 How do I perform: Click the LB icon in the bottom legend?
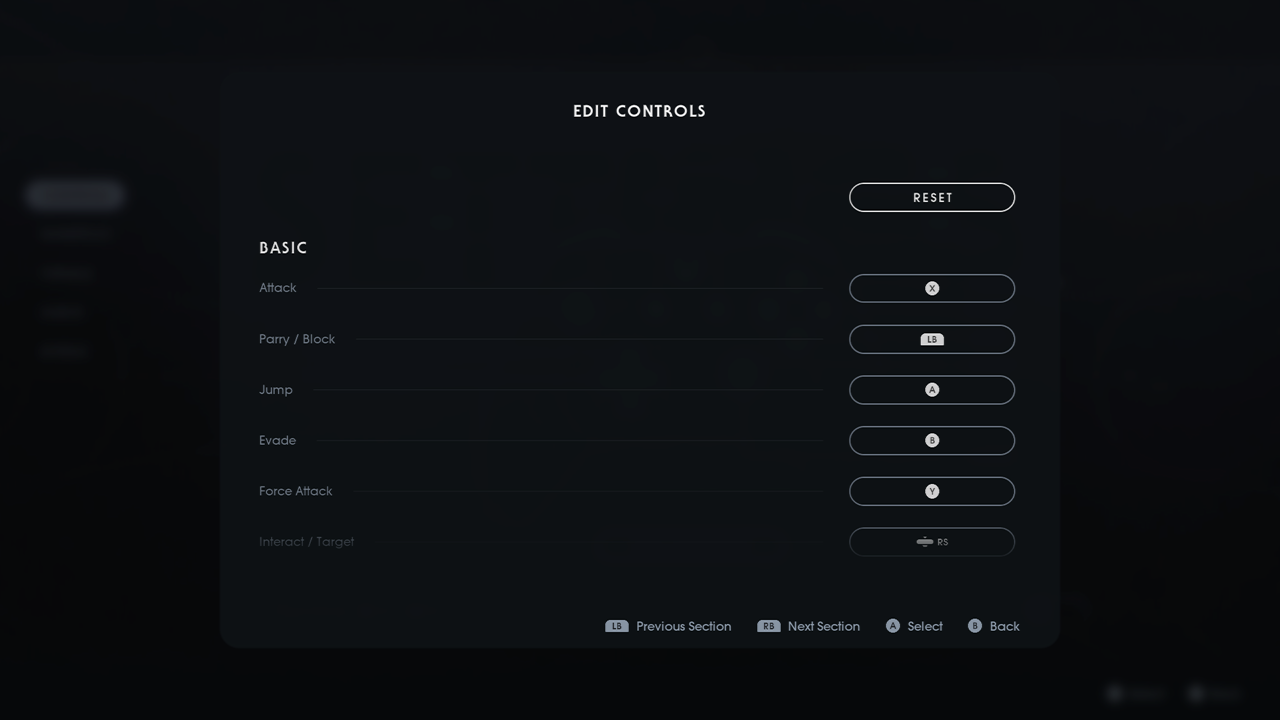click(x=616, y=626)
